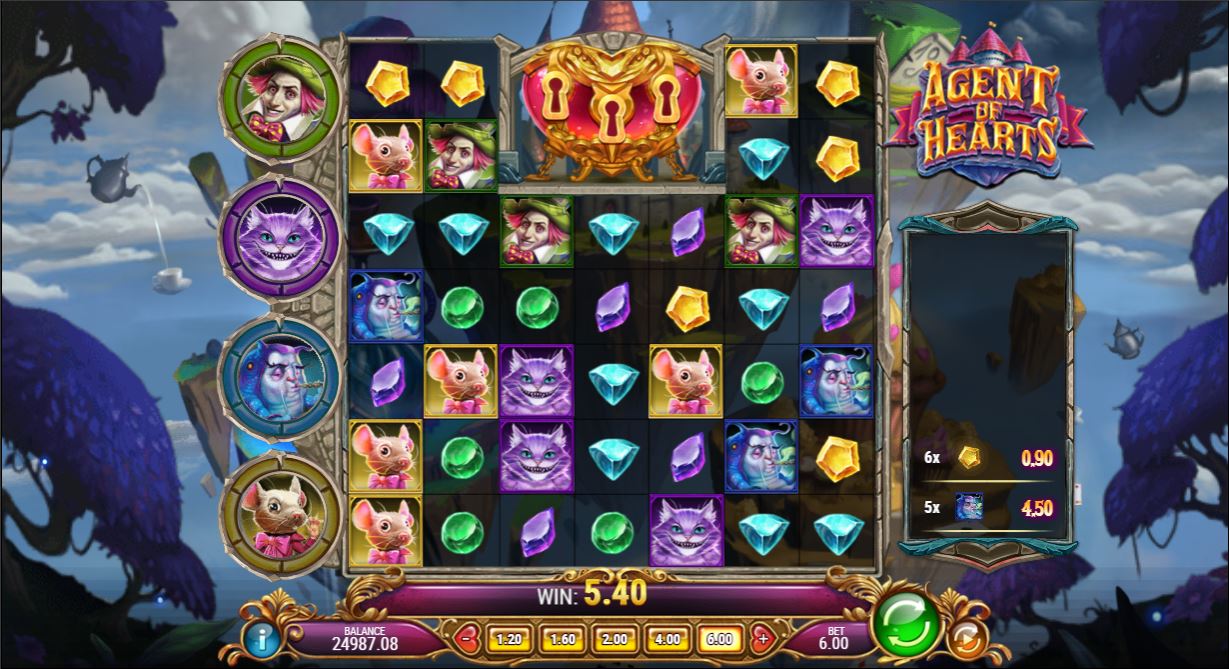Pick the 4.00 bet option

[x=667, y=638]
